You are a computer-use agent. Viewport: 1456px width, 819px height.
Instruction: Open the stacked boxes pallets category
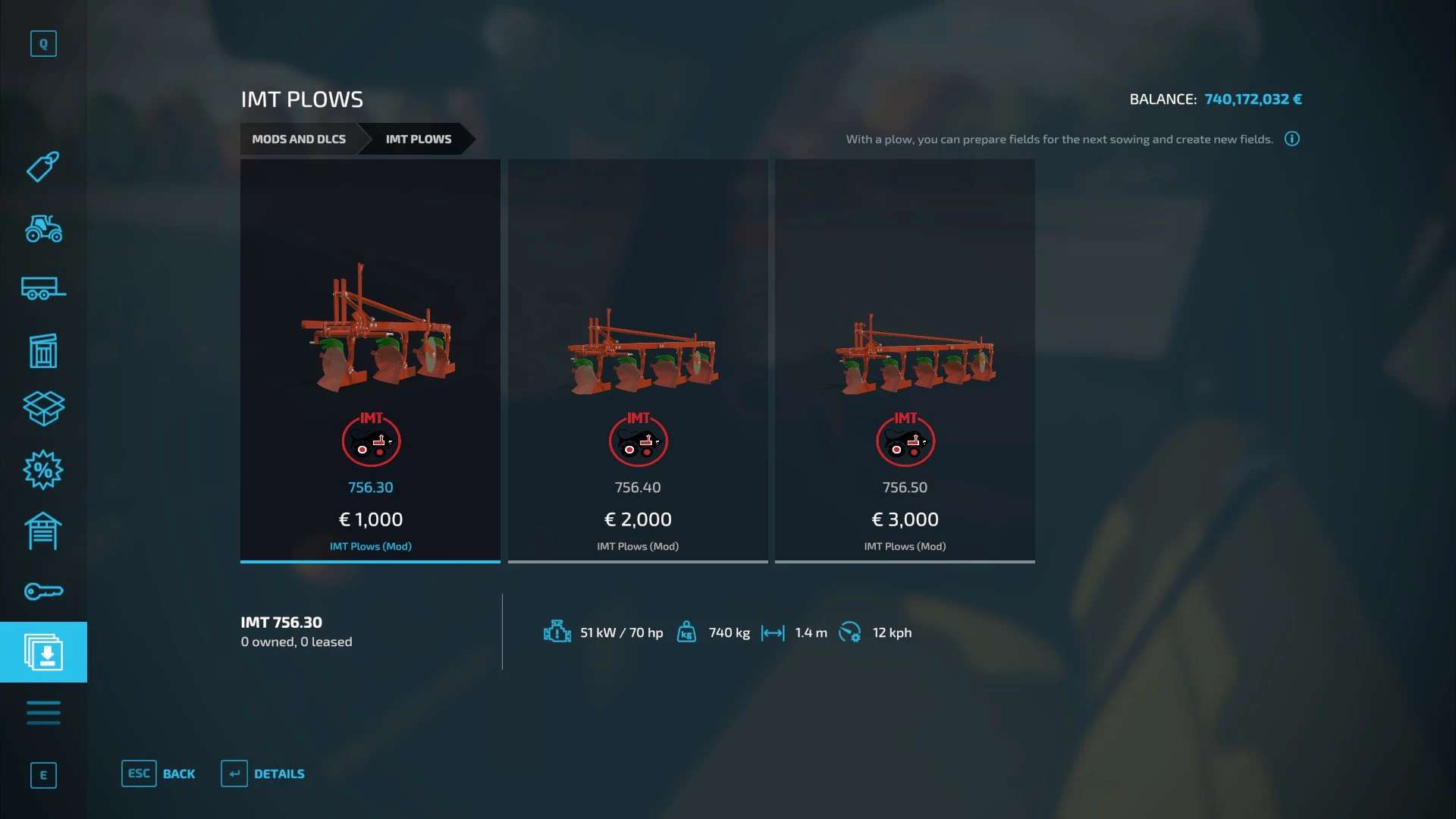[43, 409]
